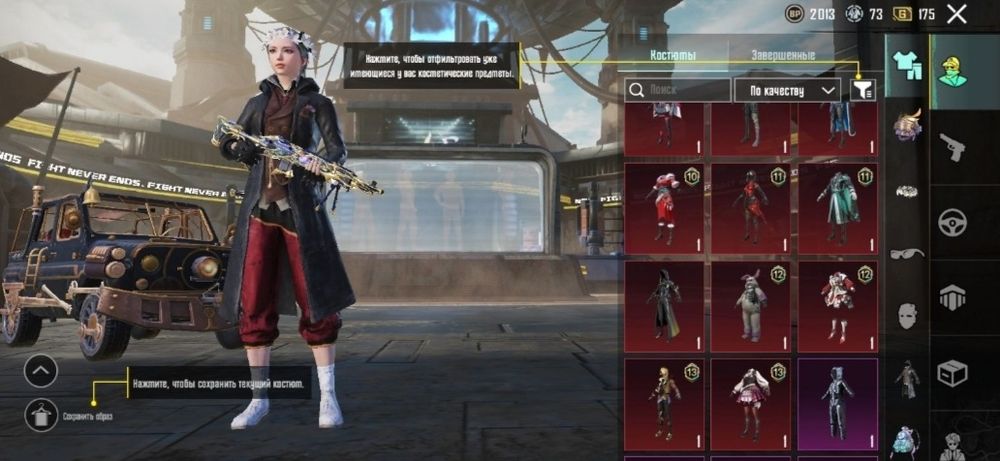Pick the bunny costume numbered 12
The width and height of the screenshot is (1000, 461).
tap(750, 305)
